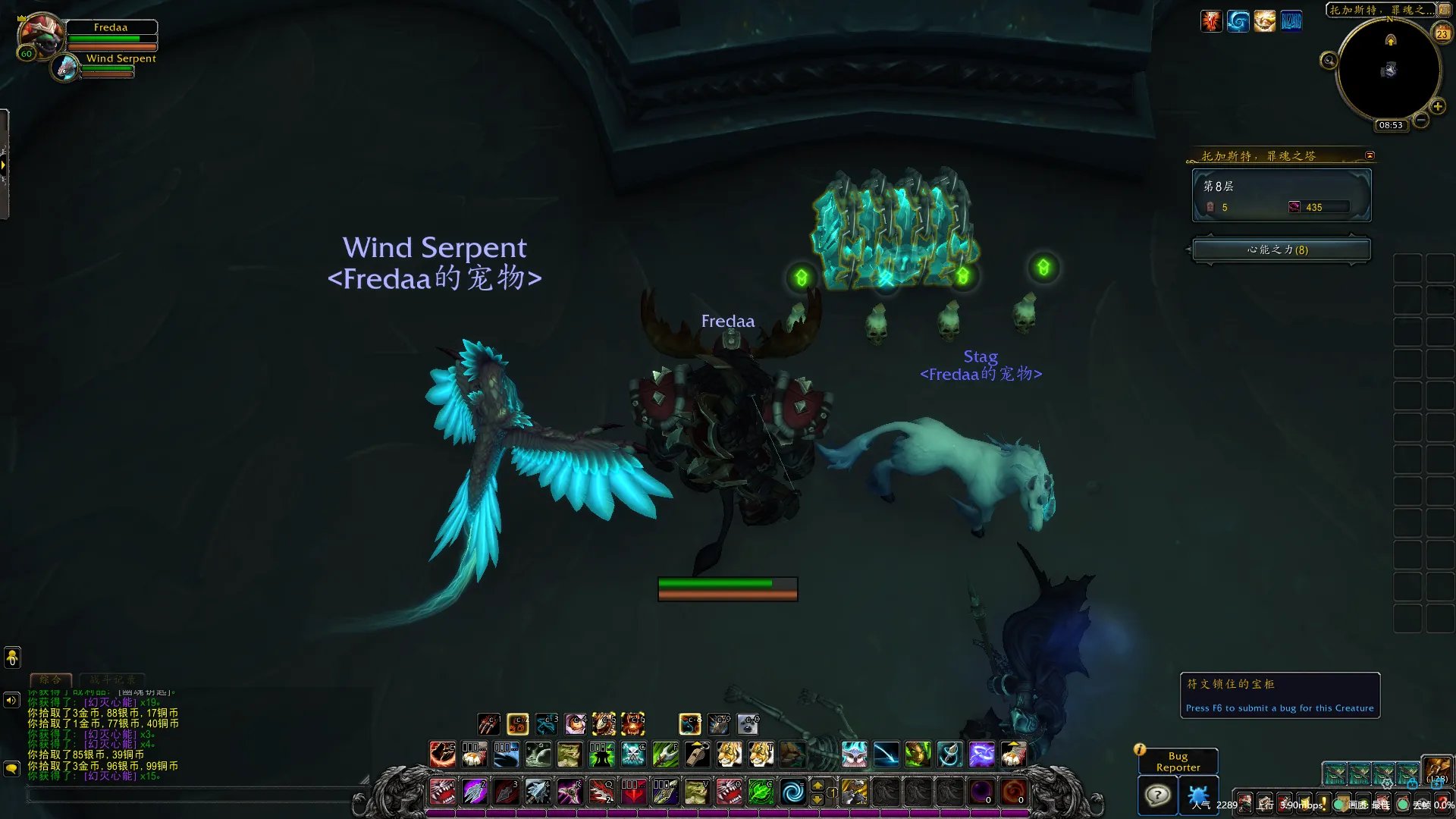
Task: Click the skull and crossbones ability
Action: pos(633,754)
